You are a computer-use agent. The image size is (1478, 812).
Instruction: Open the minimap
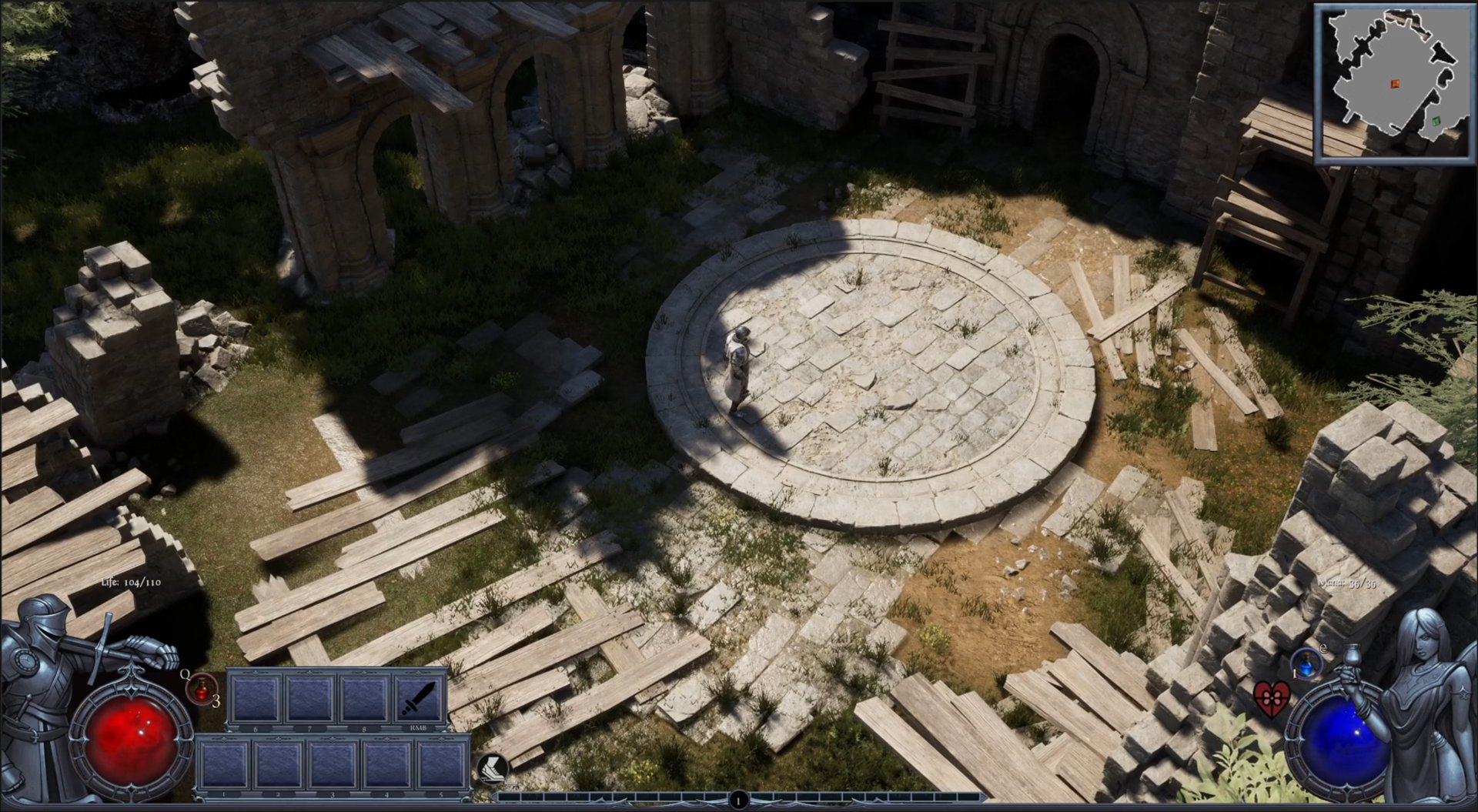coord(1392,82)
